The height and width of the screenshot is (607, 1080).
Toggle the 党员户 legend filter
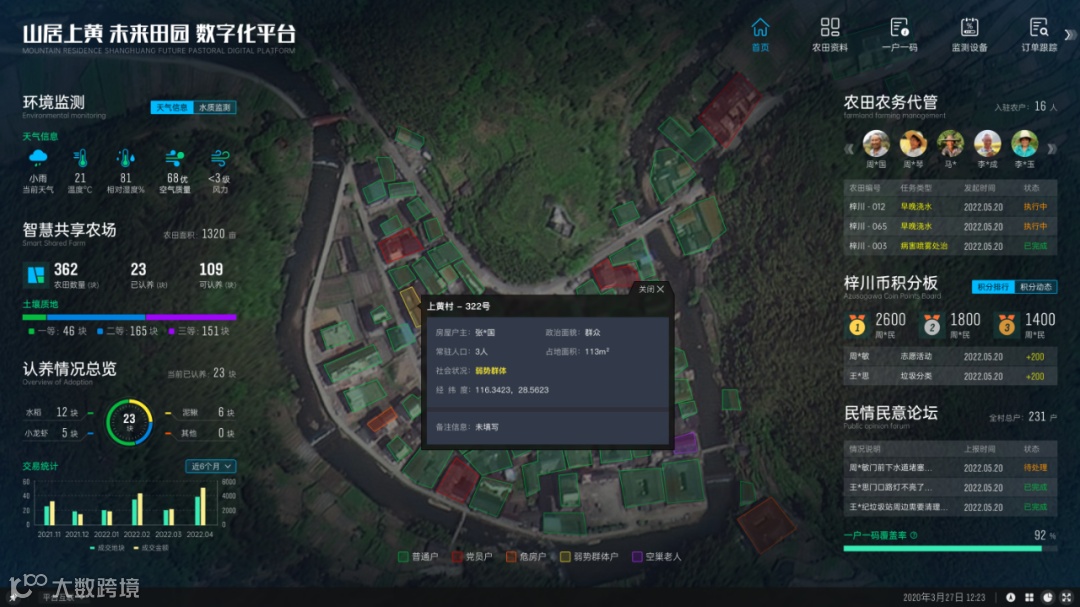tap(471, 556)
